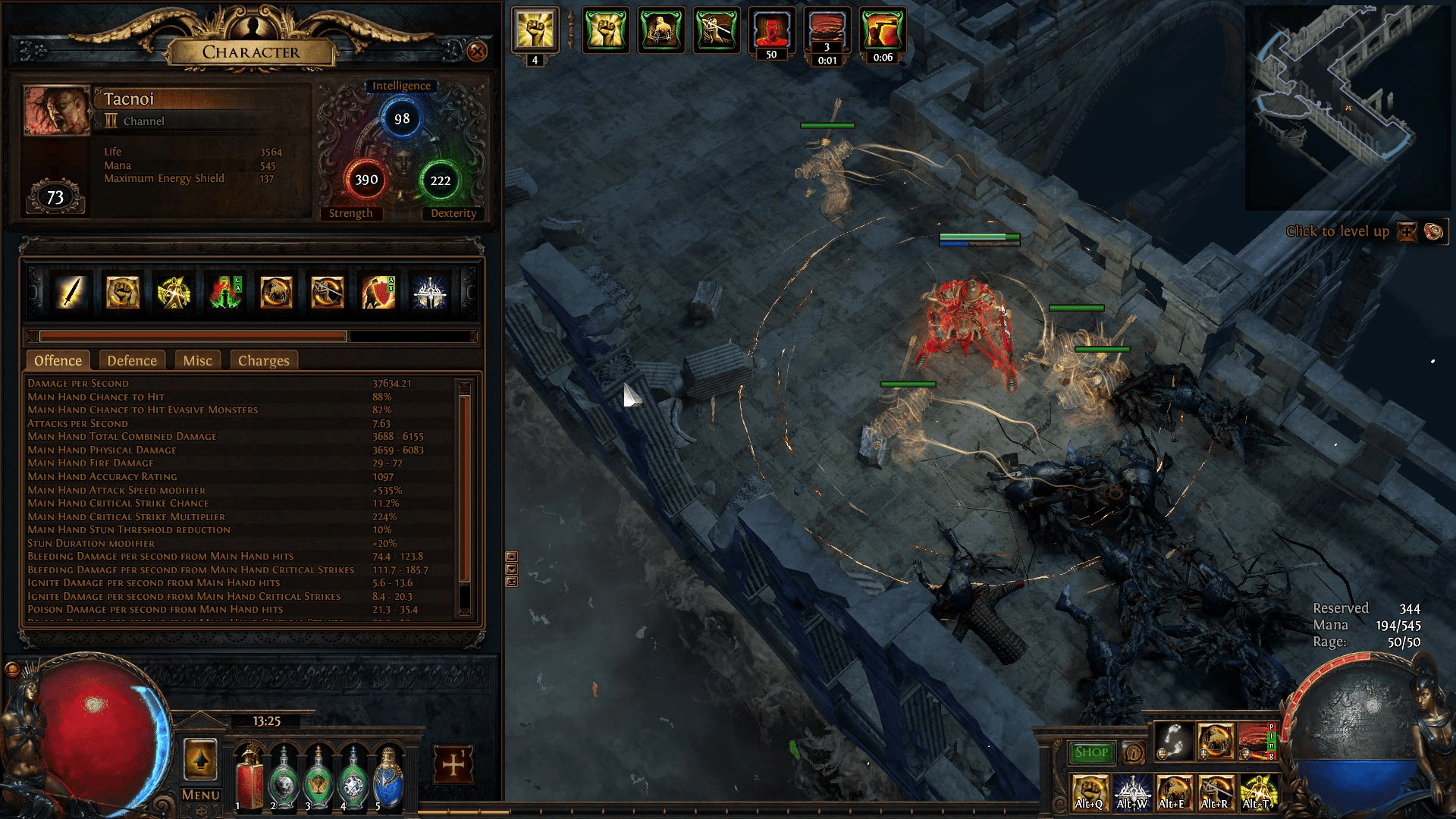
Task: Click the minimap overlay
Action: [1348, 108]
